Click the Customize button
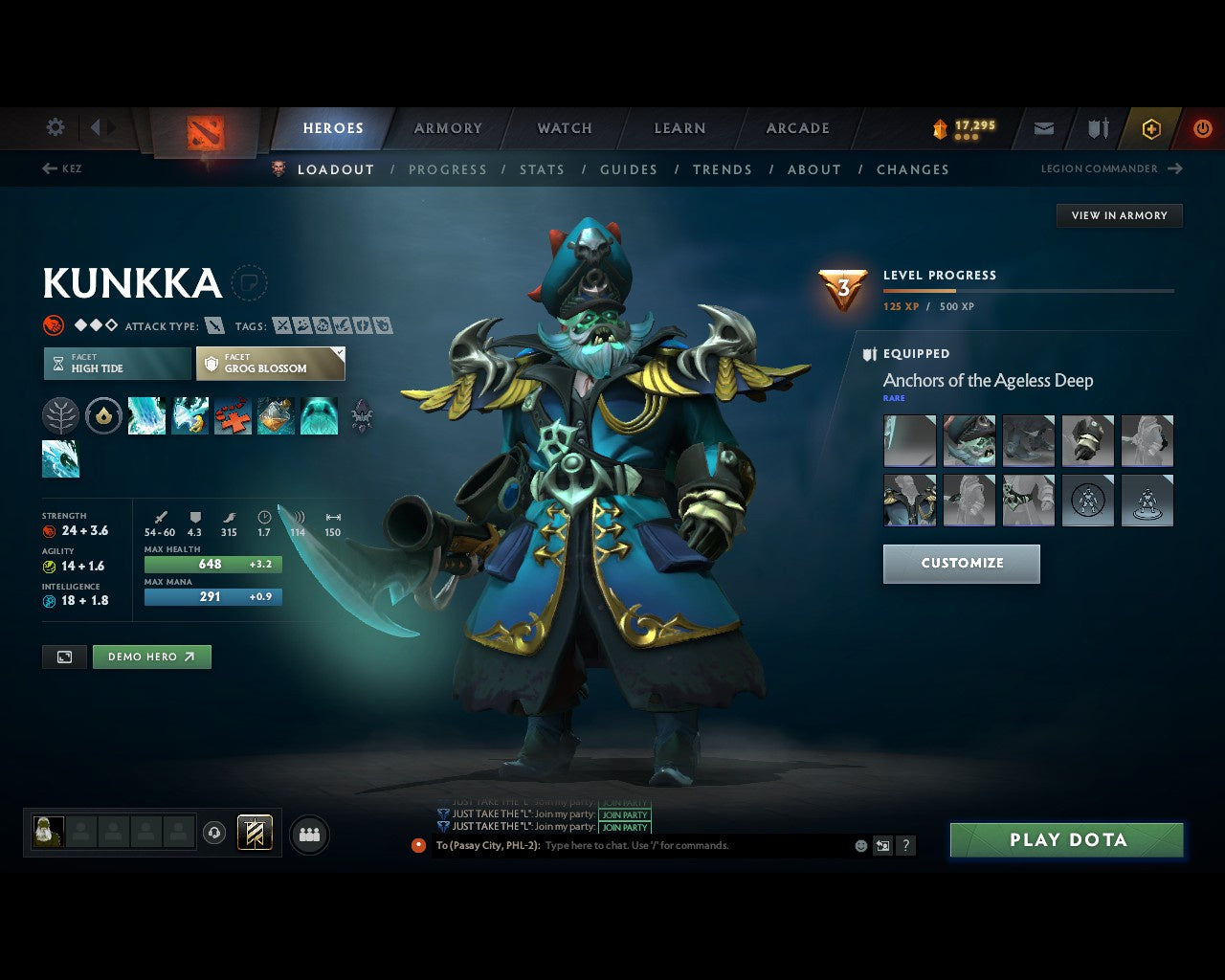This screenshot has width=1225, height=980. pyautogui.click(x=961, y=564)
